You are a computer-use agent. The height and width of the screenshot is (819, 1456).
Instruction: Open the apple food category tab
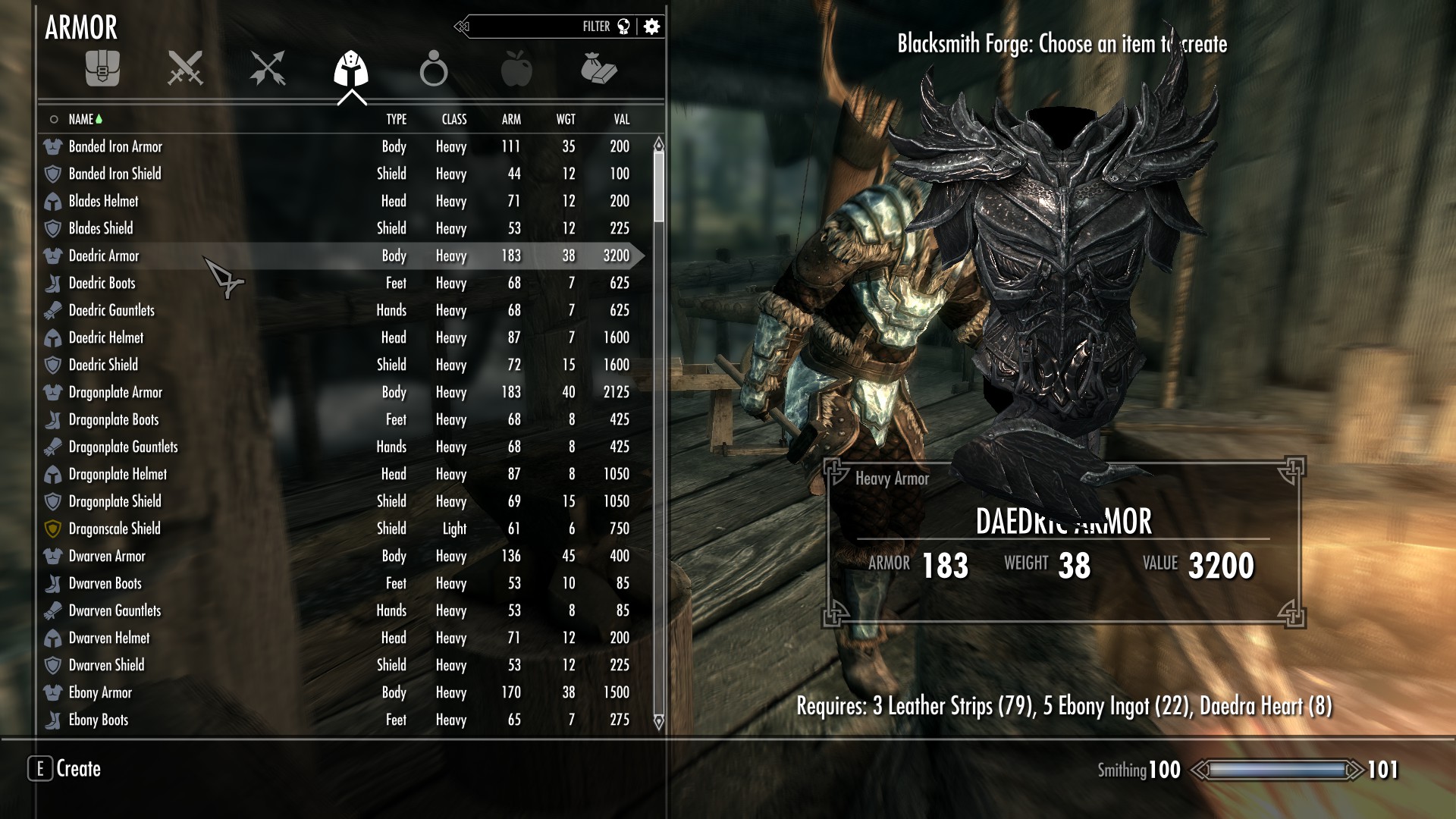pos(516,68)
